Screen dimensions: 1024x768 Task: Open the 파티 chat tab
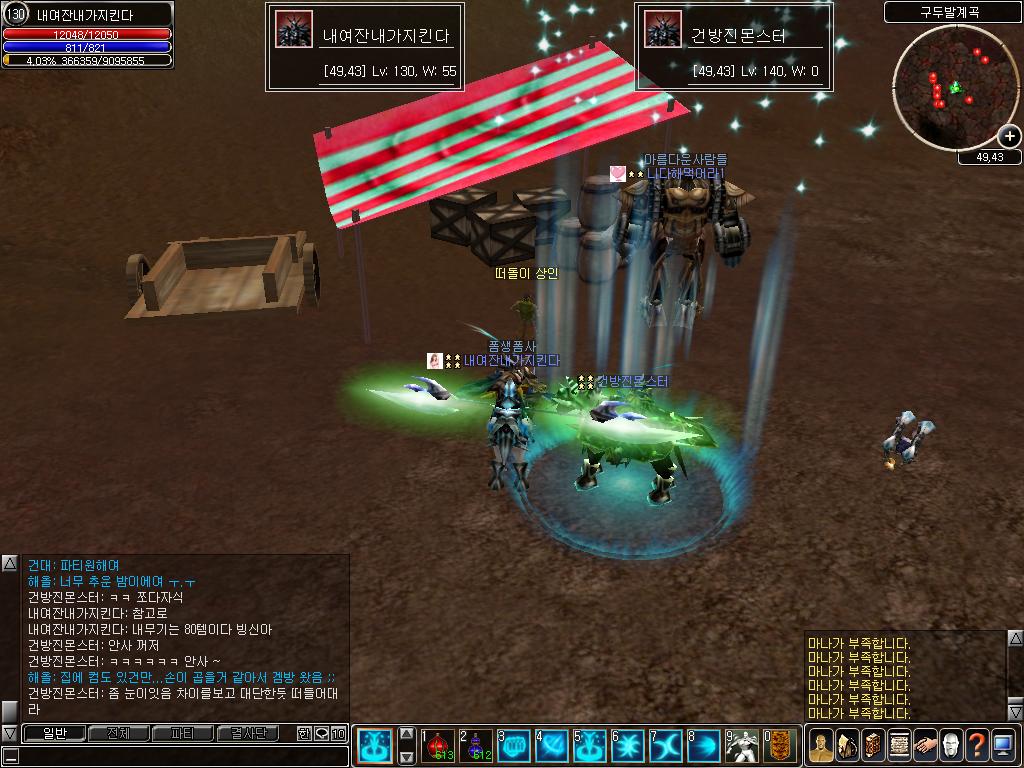click(182, 734)
